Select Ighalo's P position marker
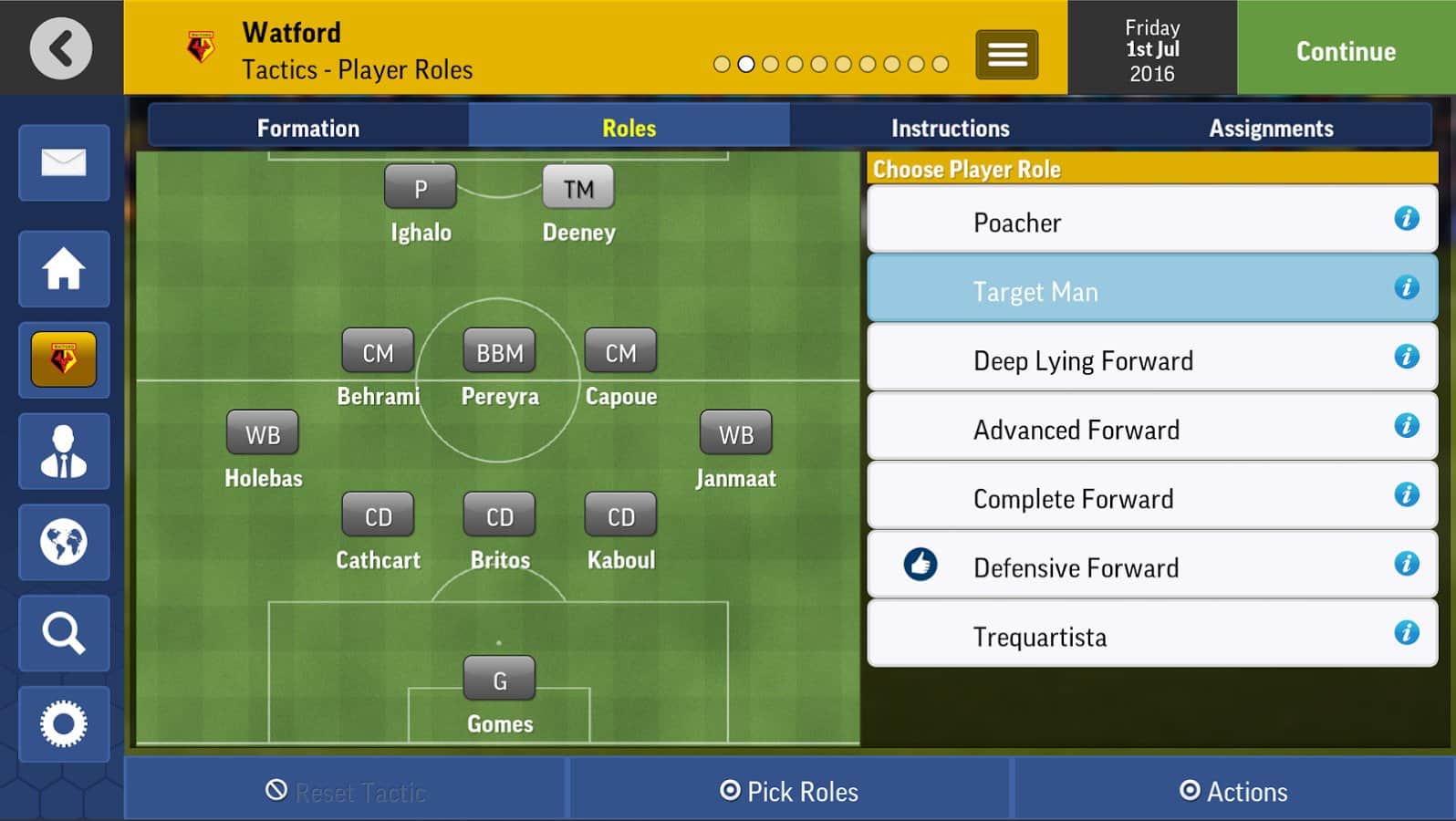1456x821 pixels. click(421, 189)
